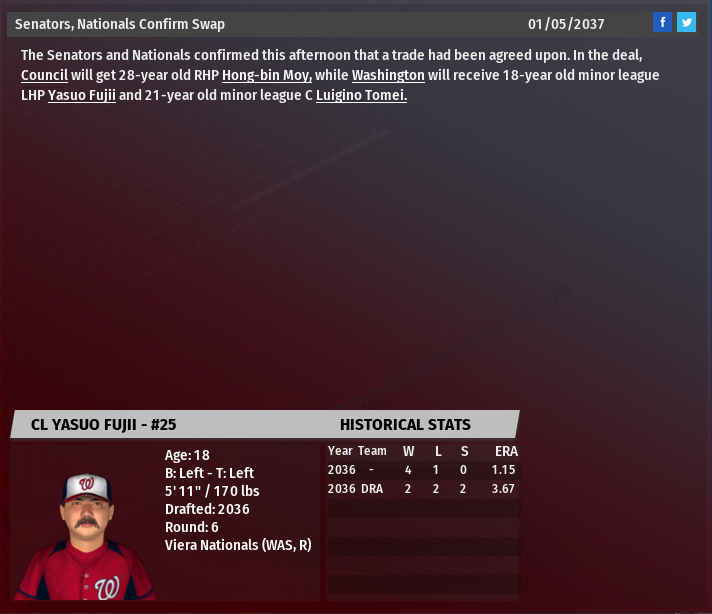Open the Council team link

[44, 75]
